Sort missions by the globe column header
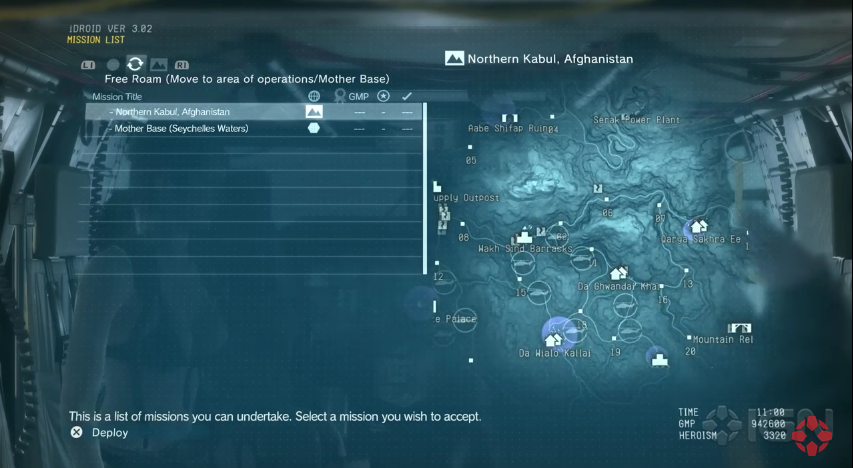The width and height of the screenshot is (853, 468). pyautogui.click(x=314, y=97)
